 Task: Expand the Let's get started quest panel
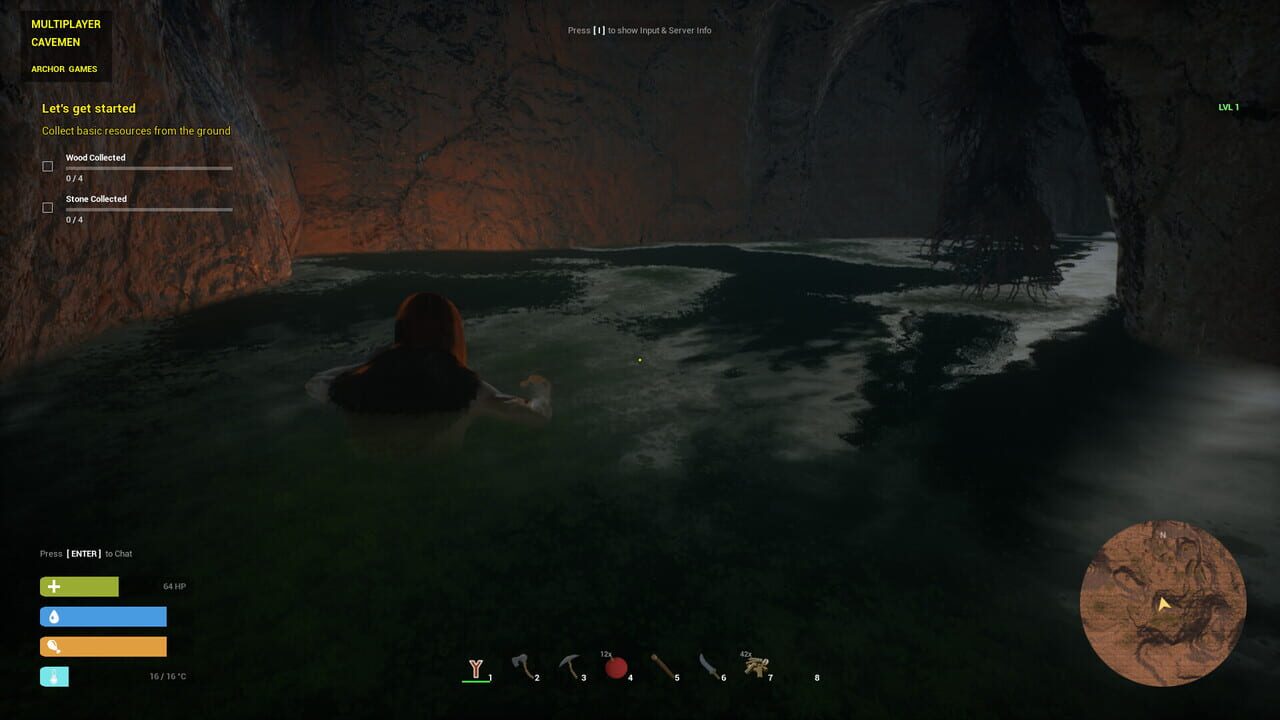(89, 108)
